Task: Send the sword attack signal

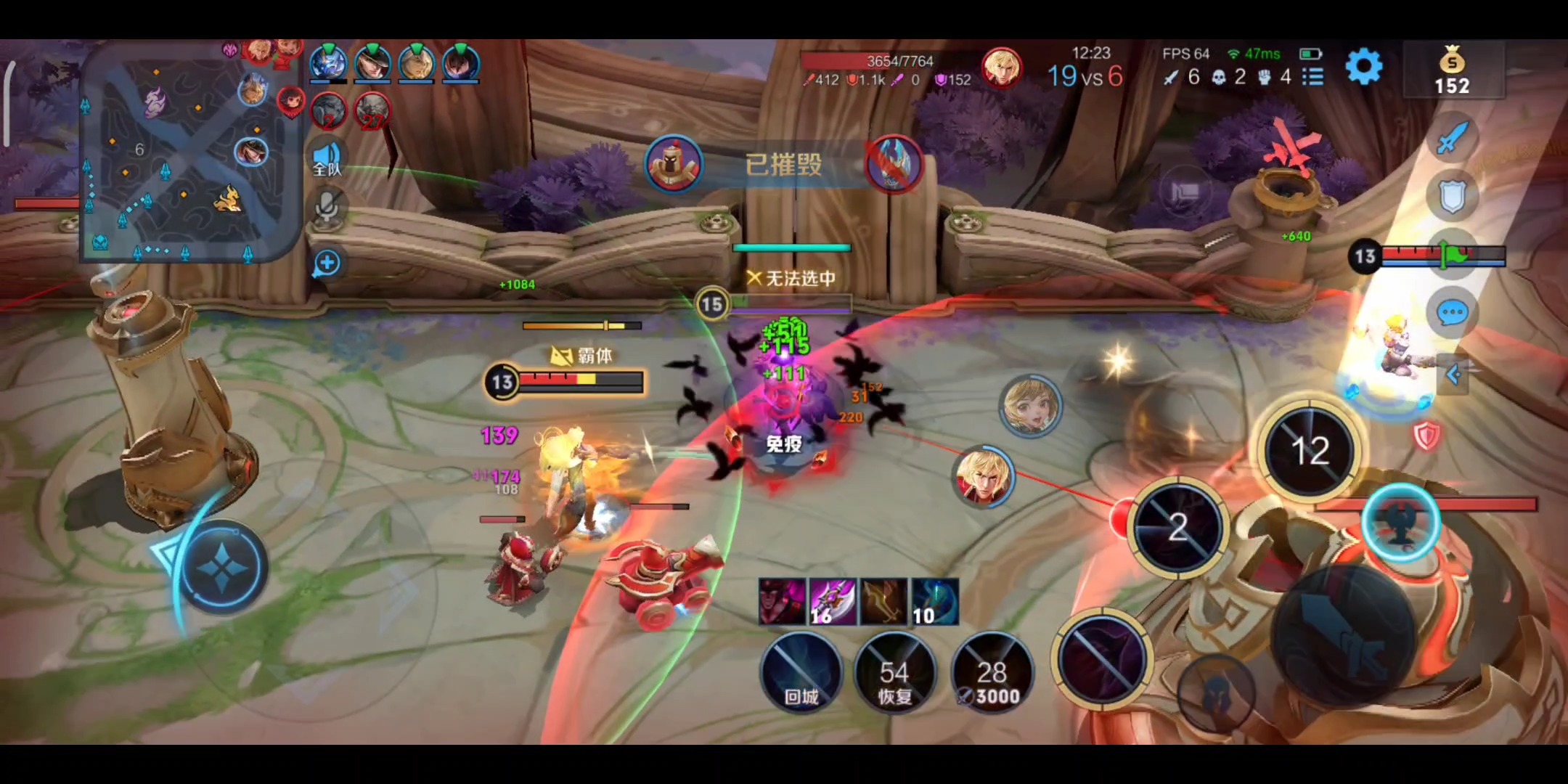Action: 1450,138
